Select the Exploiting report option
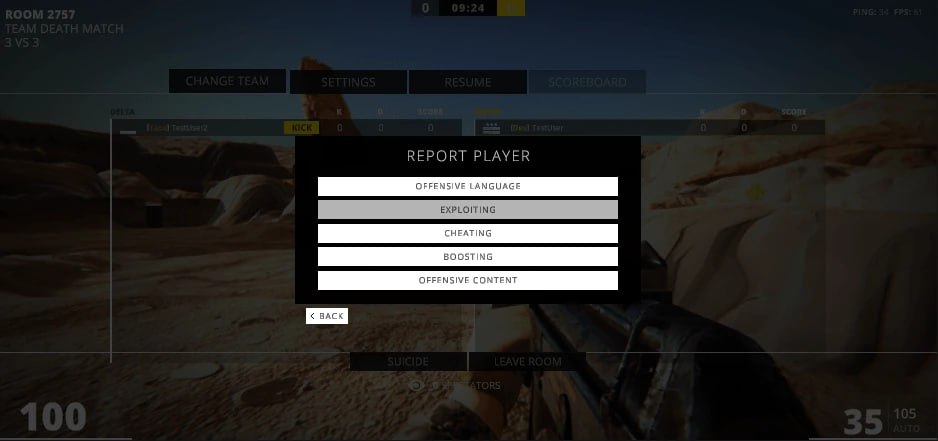This screenshot has width=938, height=441. [x=467, y=210]
